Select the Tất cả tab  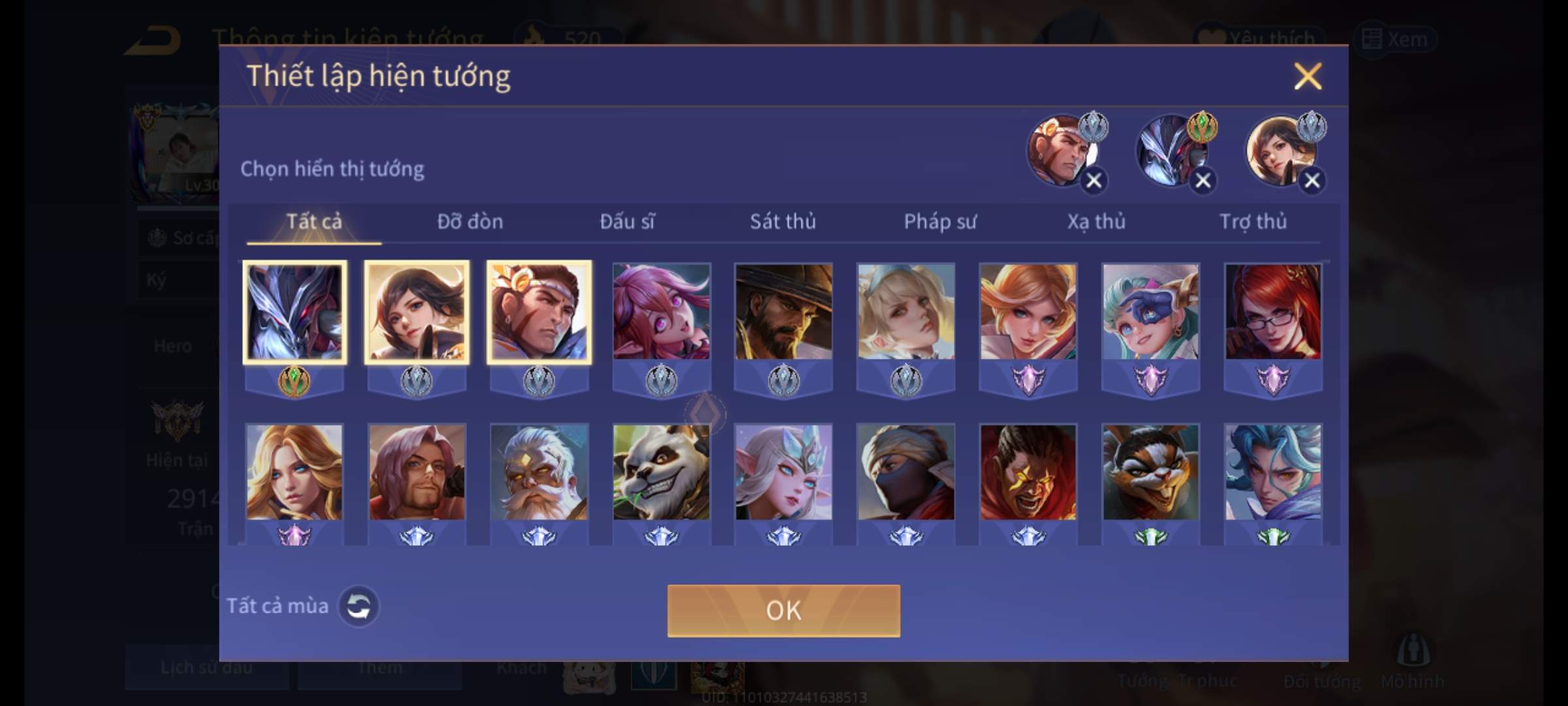pyautogui.click(x=314, y=222)
